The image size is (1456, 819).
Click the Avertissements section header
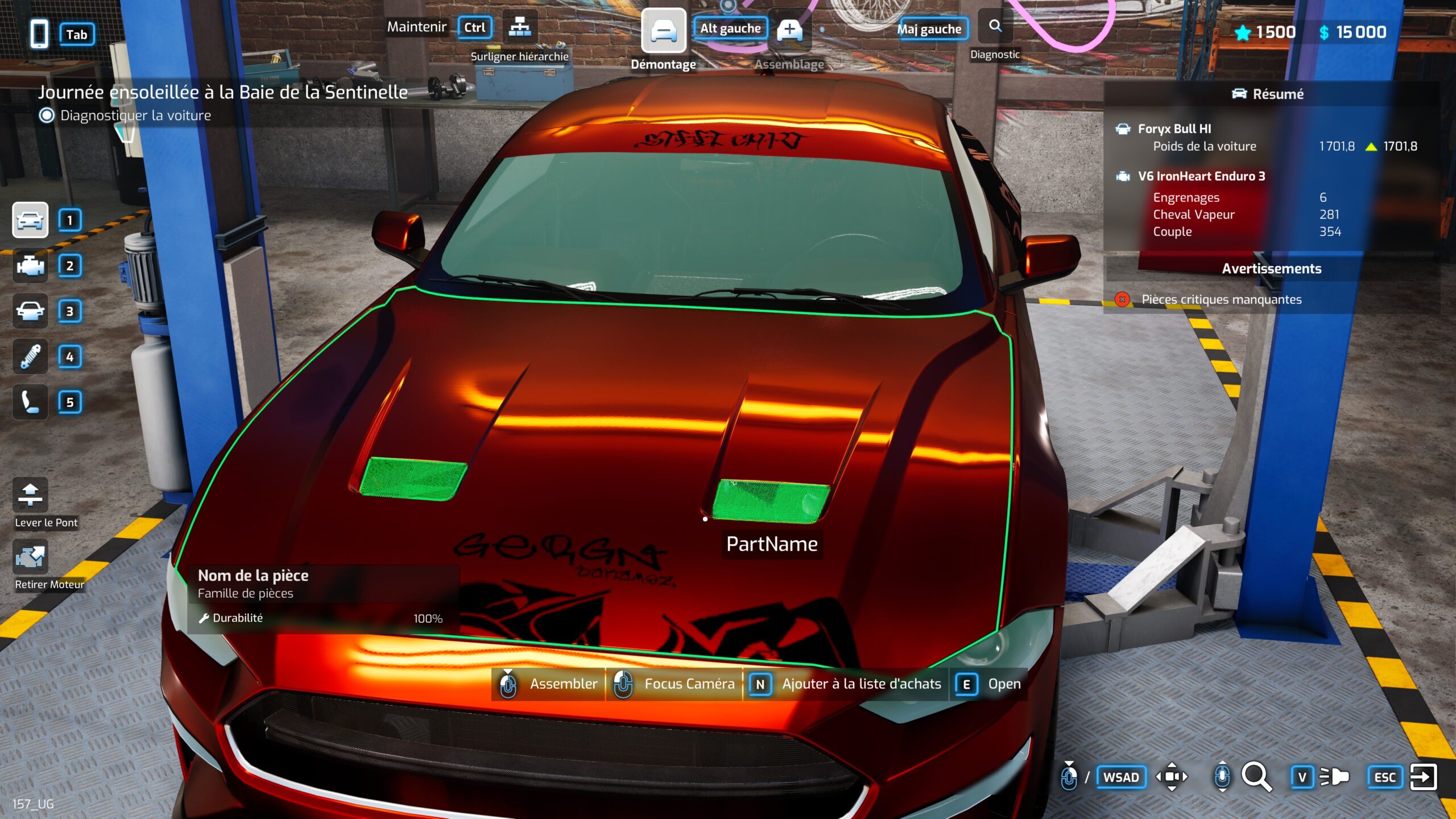click(x=1271, y=268)
